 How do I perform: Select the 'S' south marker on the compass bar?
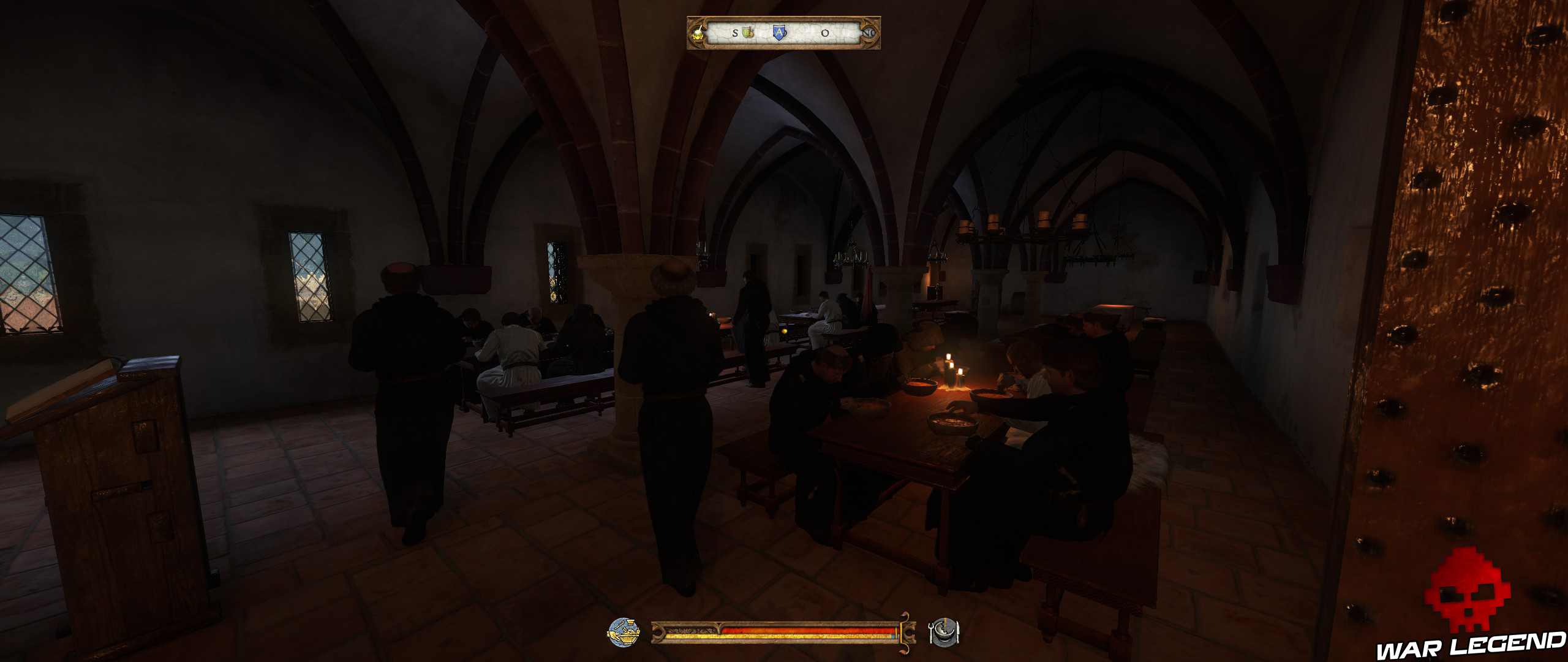coord(735,34)
